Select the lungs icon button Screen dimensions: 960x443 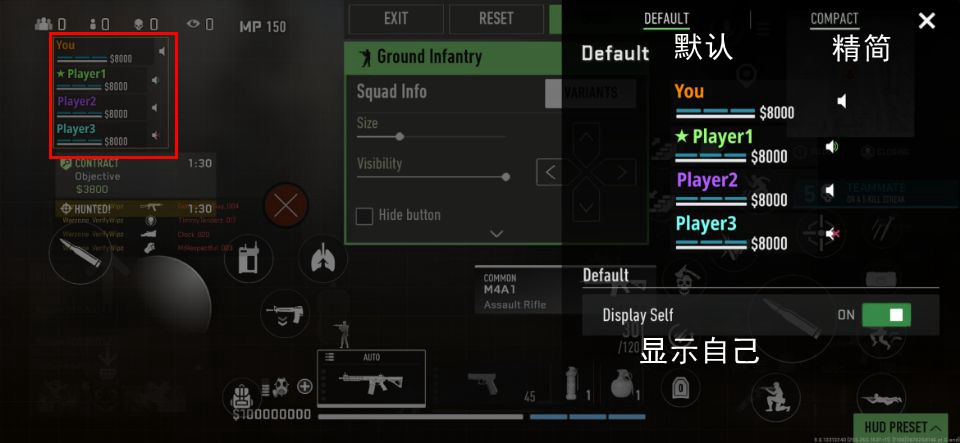pos(322,260)
